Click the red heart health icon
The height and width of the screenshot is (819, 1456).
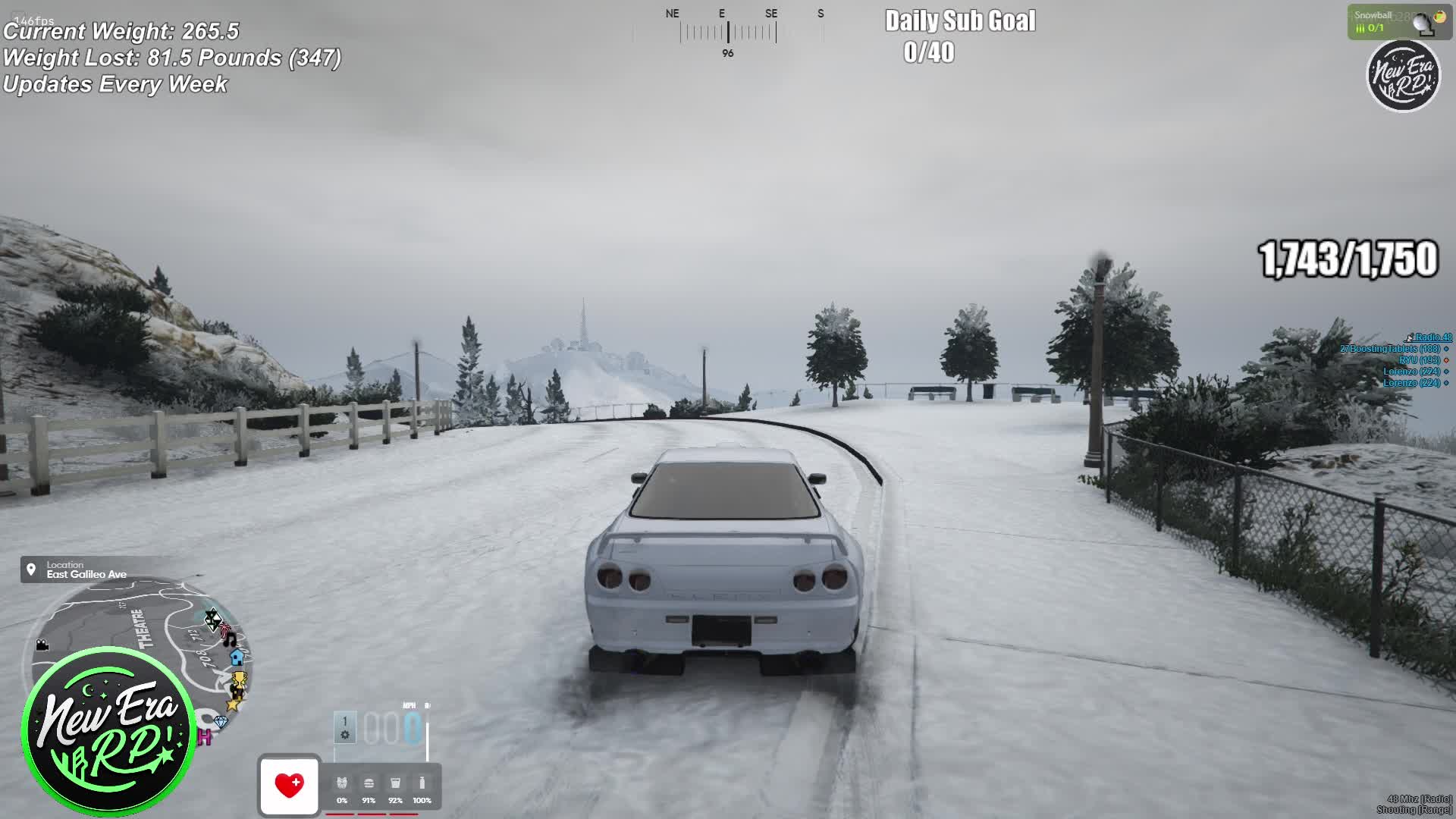click(289, 785)
